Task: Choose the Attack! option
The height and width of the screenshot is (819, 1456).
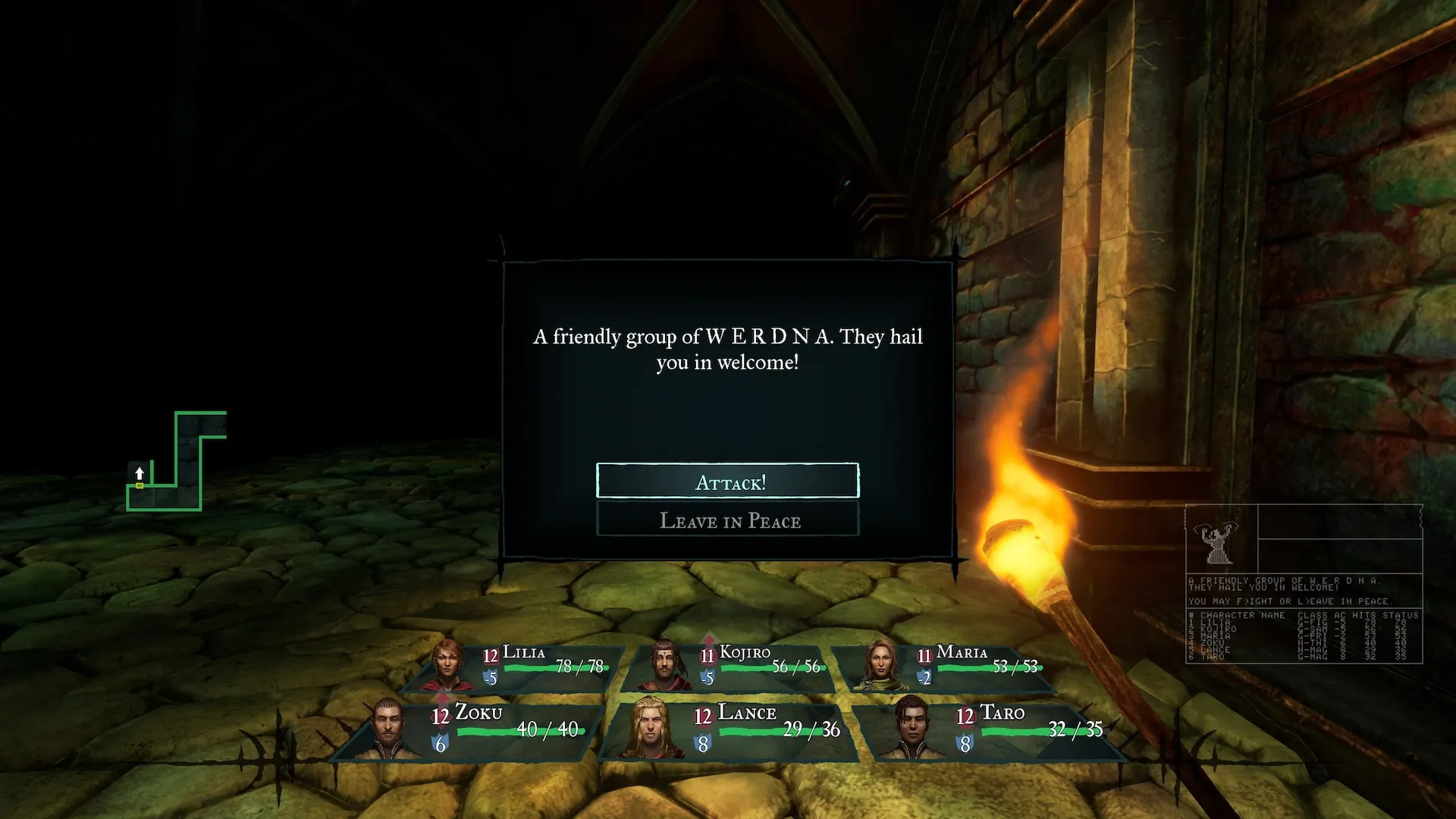Action: click(728, 482)
